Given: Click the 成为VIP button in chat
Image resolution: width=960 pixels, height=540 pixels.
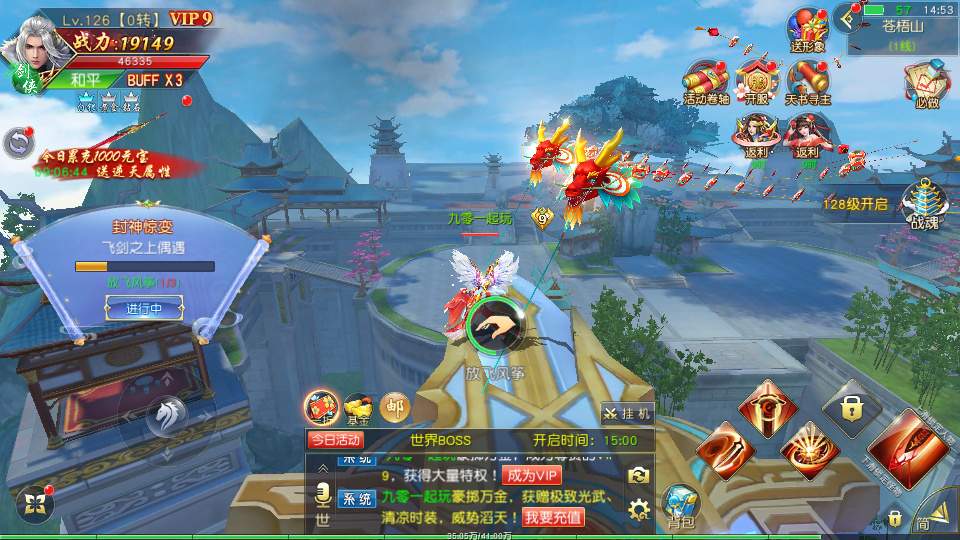Looking at the screenshot, I should [532, 475].
